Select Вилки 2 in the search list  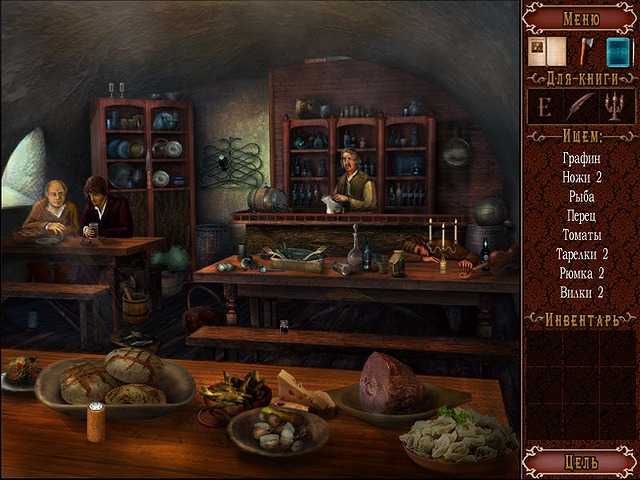tap(581, 291)
